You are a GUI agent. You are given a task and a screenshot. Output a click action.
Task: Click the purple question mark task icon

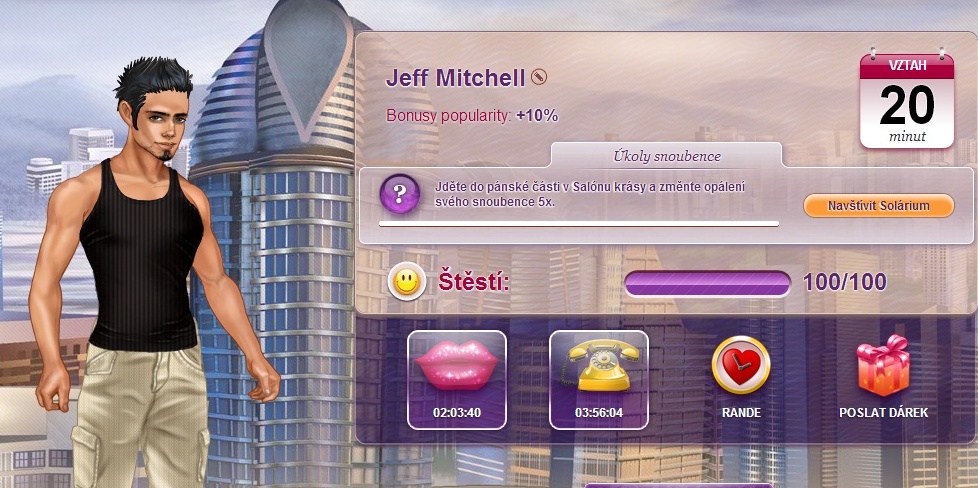click(x=399, y=193)
